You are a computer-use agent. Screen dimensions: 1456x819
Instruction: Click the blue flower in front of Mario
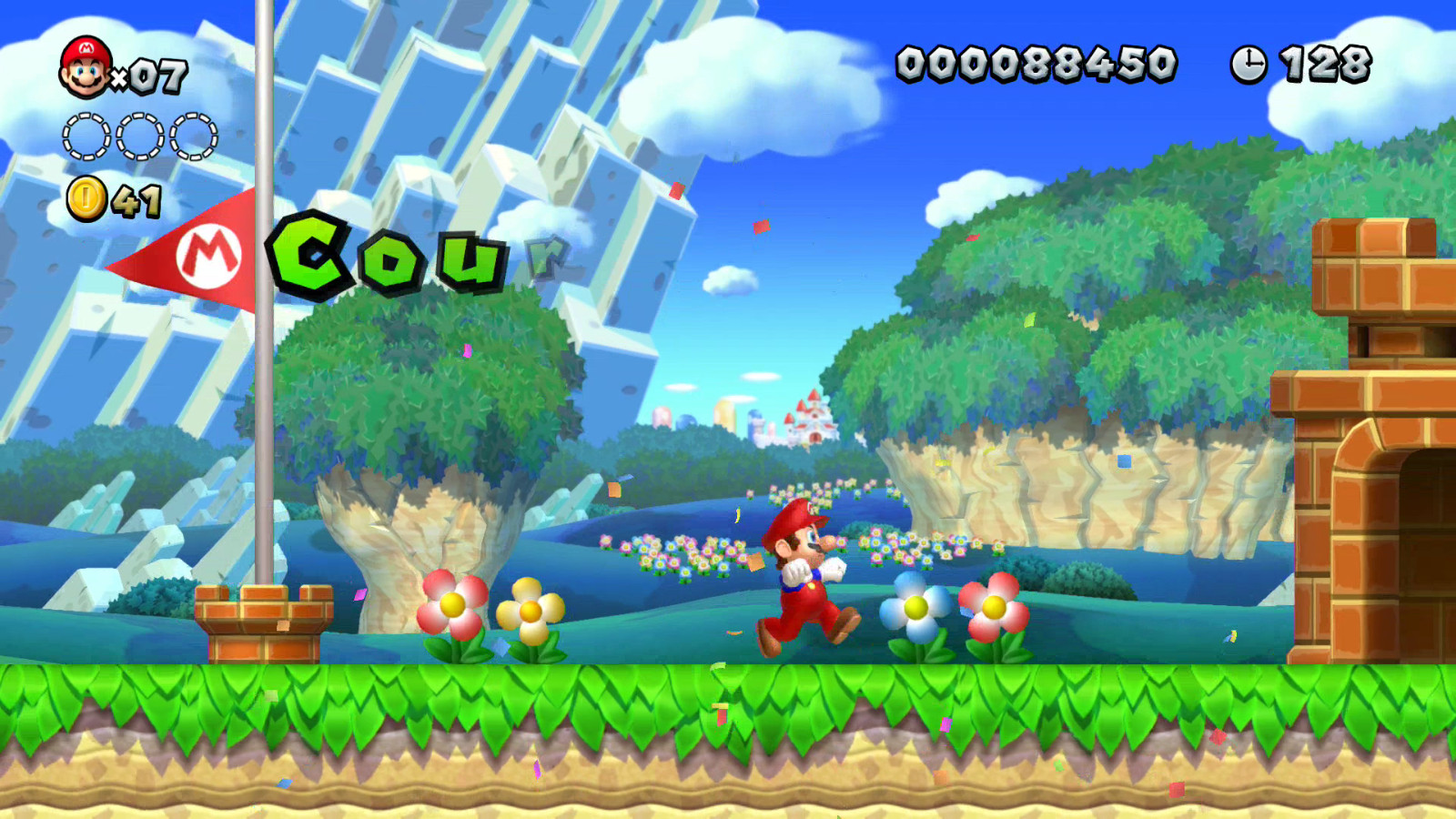tap(915, 607)
